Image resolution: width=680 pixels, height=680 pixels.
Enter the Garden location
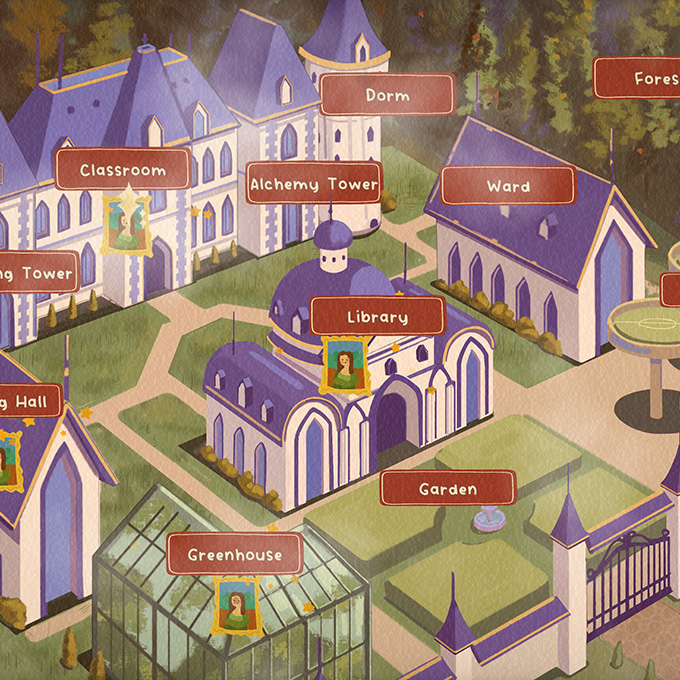[448, 489]
